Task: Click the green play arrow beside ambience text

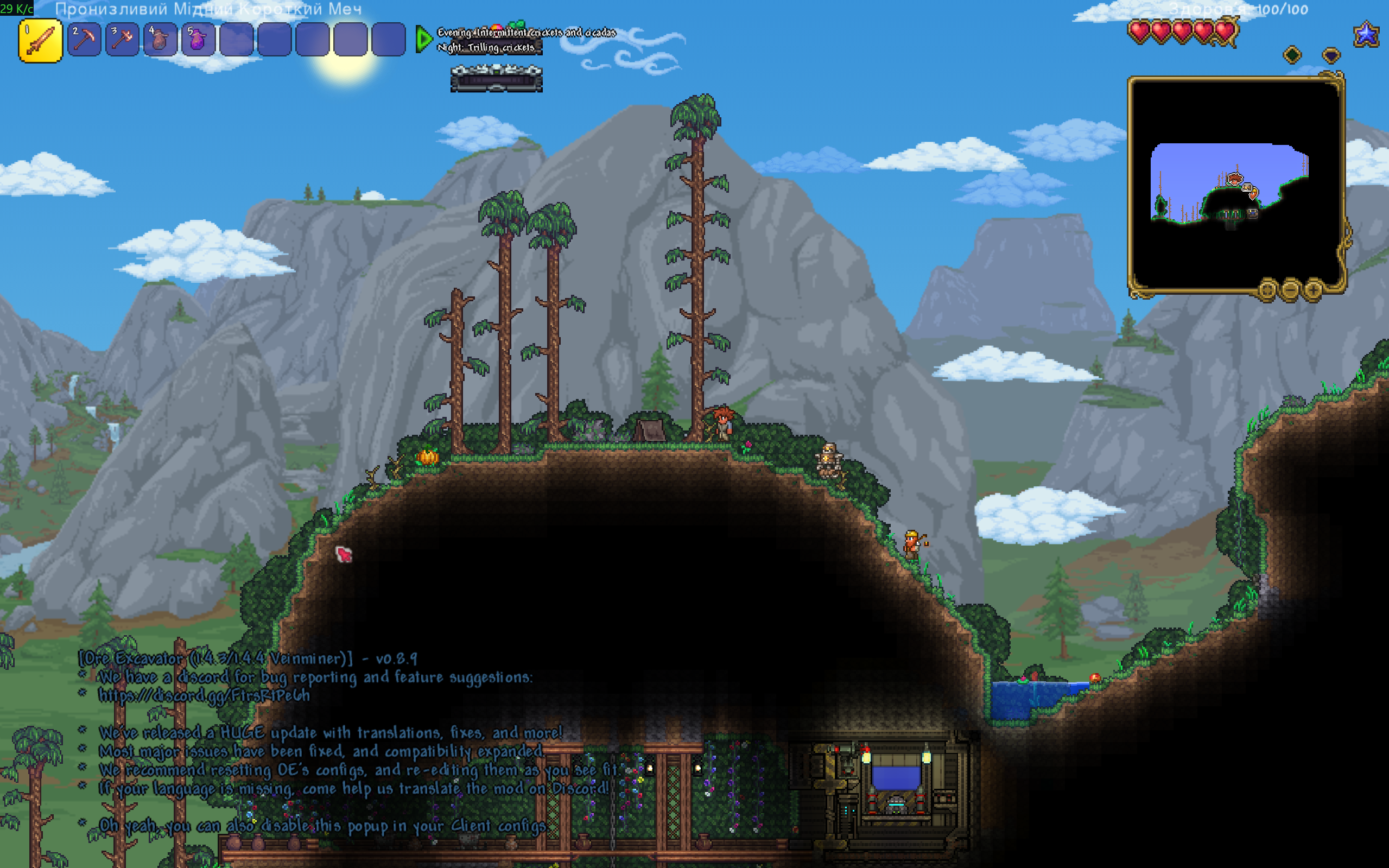Action: point(423,39)
